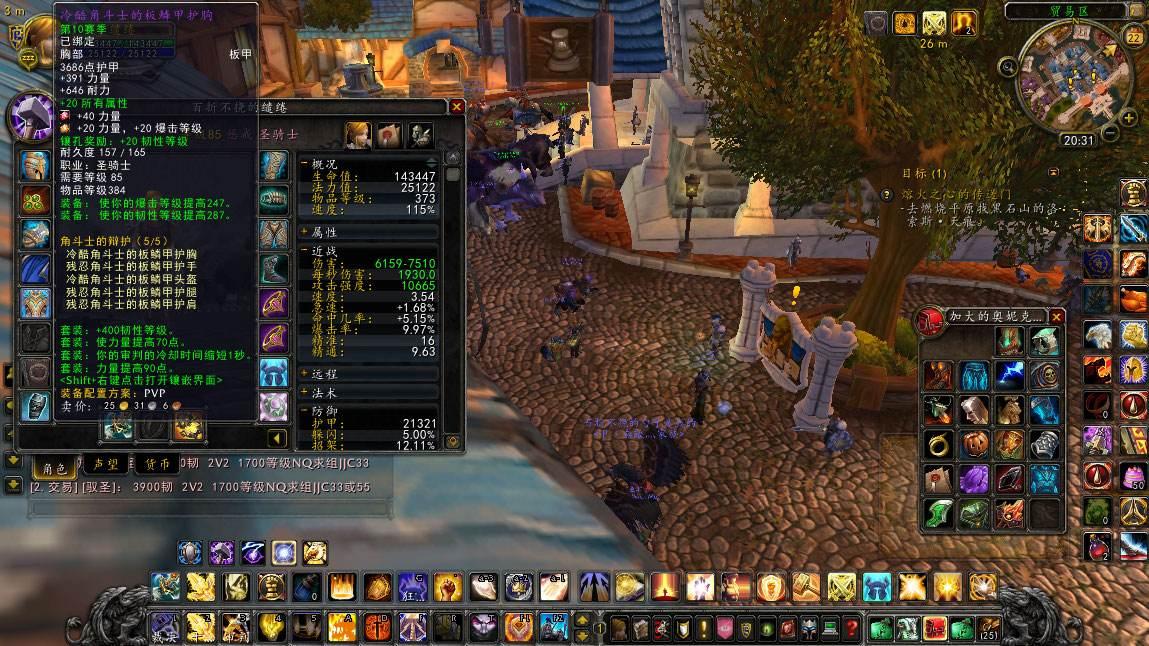Open the 货币 currency tab

[157, 465]
